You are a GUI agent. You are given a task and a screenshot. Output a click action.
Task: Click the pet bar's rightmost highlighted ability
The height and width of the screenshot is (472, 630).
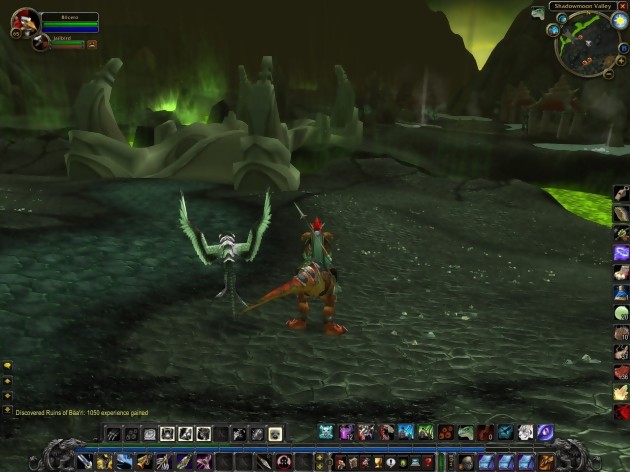pyautogui.click(x=275, y=433)
